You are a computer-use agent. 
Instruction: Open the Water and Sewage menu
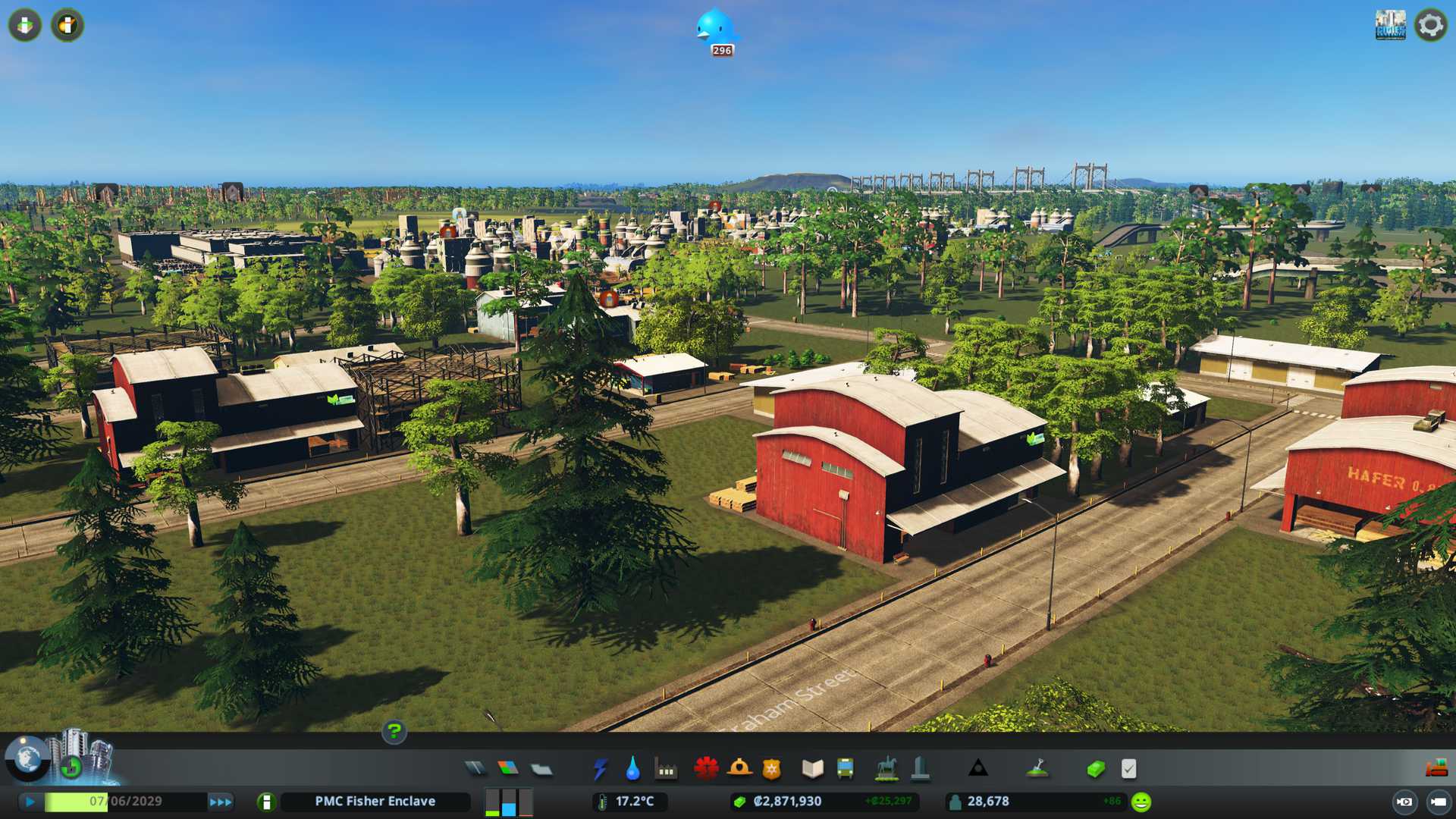tap(632, 769)
